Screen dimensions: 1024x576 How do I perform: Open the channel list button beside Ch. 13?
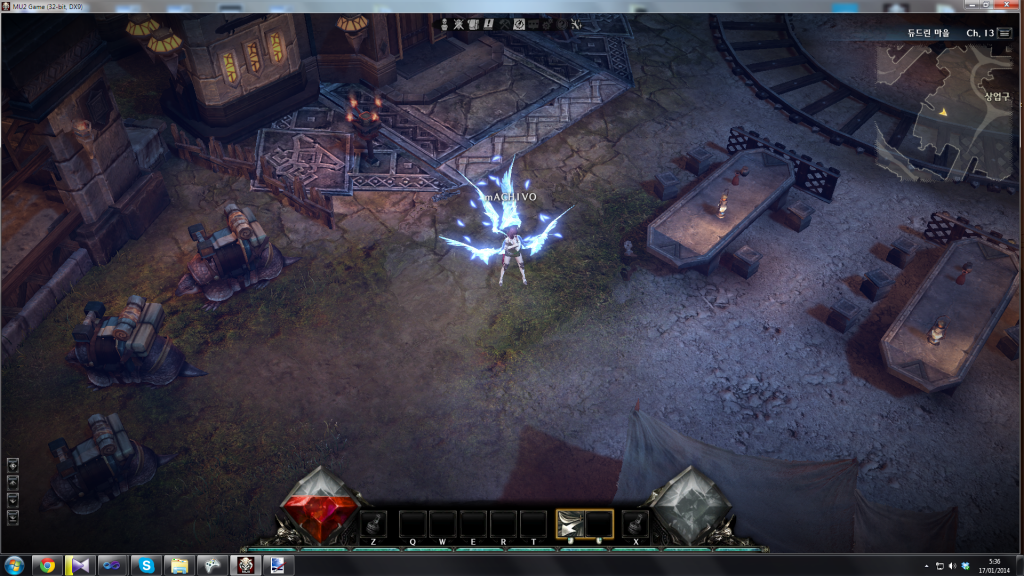coord(1005,33)
